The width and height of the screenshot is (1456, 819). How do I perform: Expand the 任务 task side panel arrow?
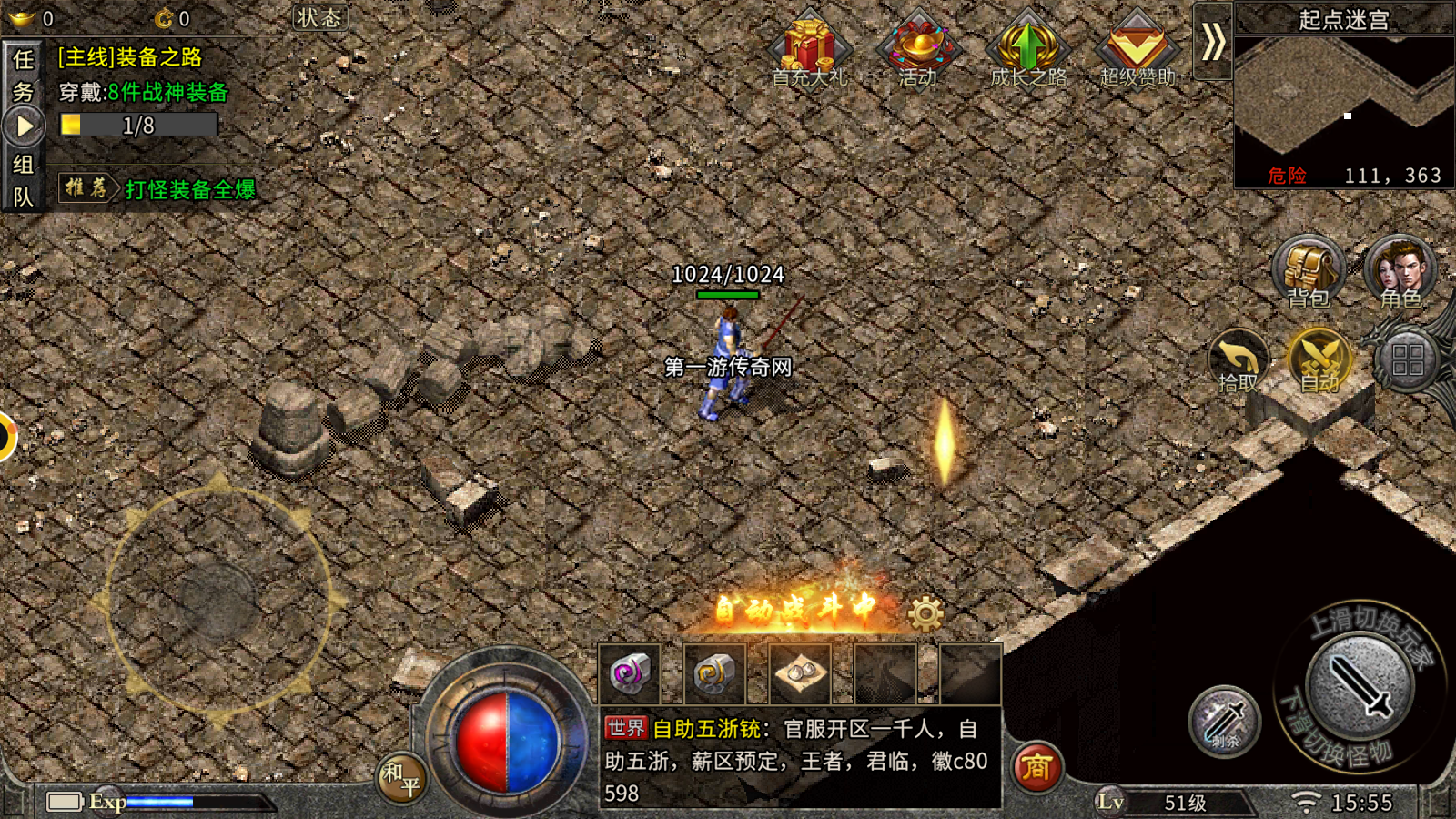(23, 123)
